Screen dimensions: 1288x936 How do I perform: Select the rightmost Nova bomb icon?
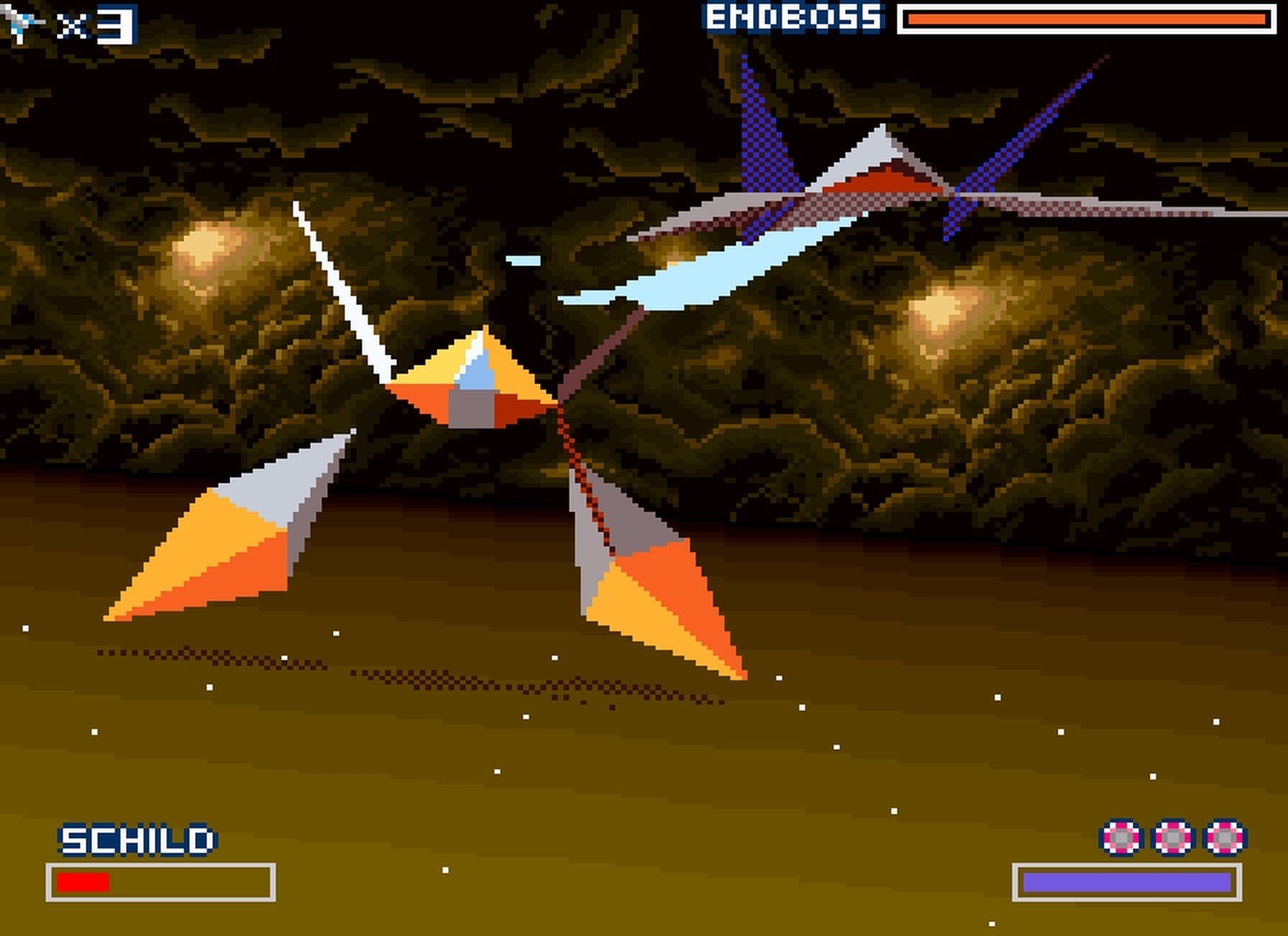(1225, 839)
